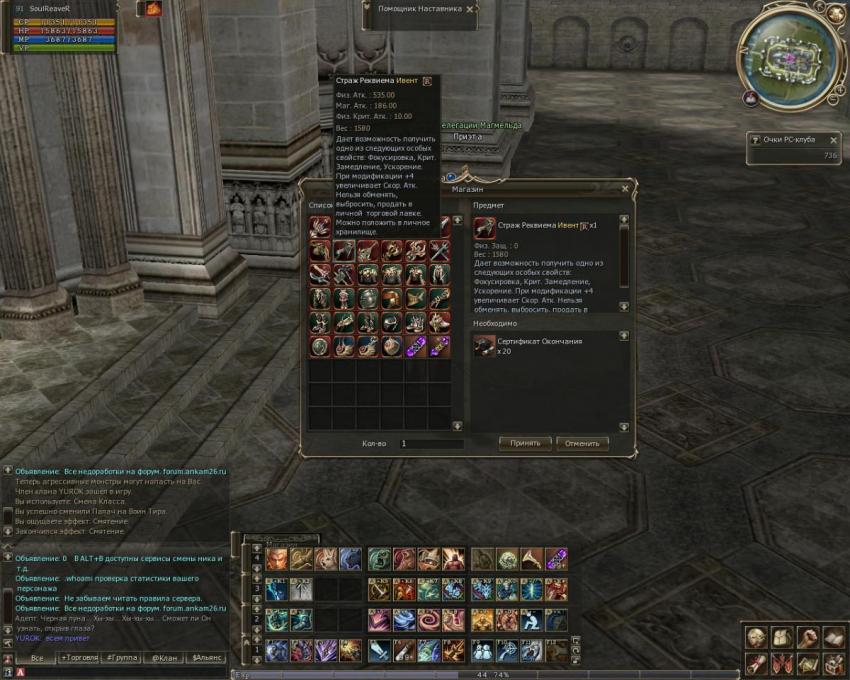Select the Сертификат Окончания required item
850x680 pixels.
pos(484,346)
